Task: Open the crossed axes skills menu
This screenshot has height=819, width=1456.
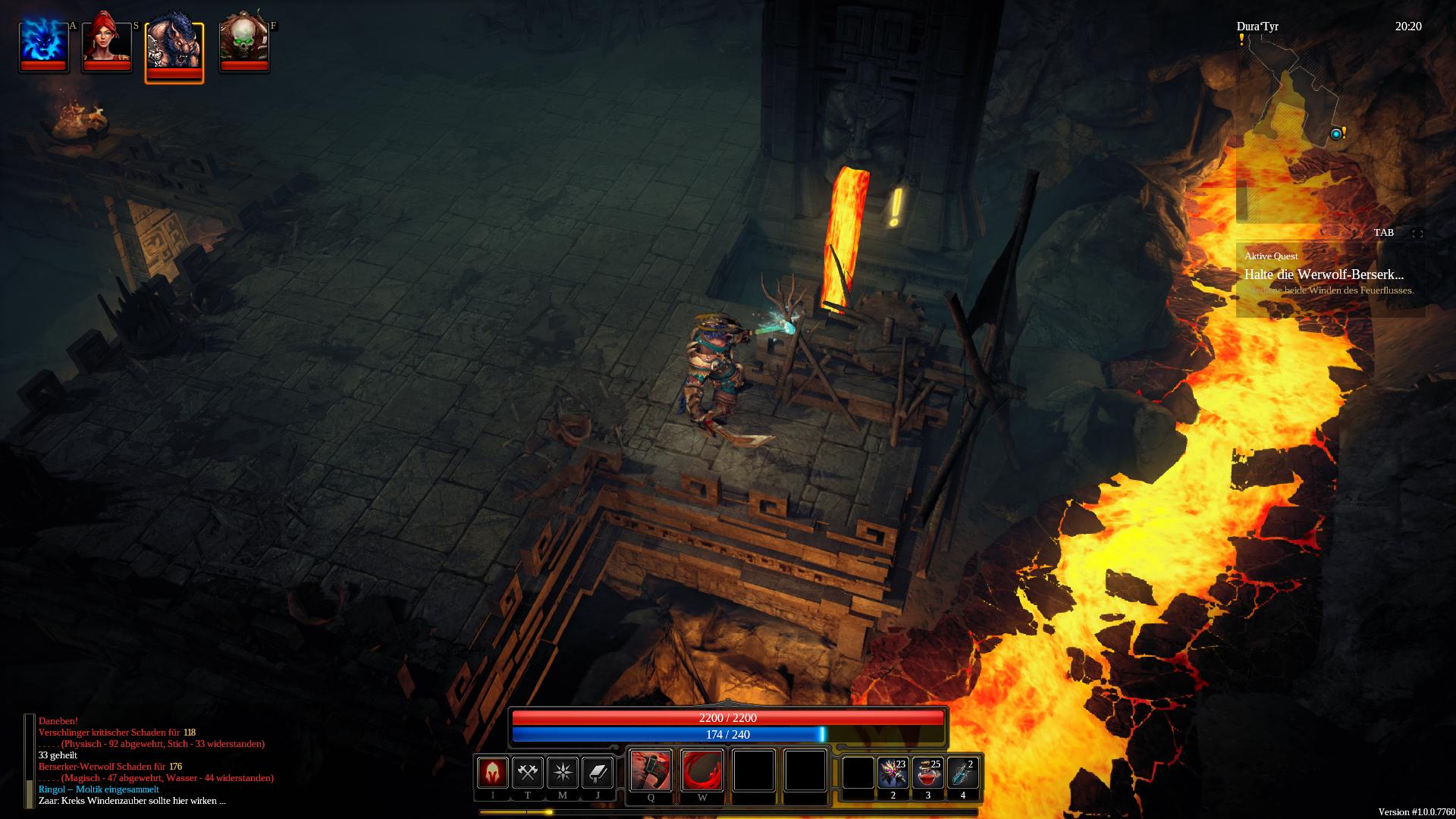Action: point(527,773)
